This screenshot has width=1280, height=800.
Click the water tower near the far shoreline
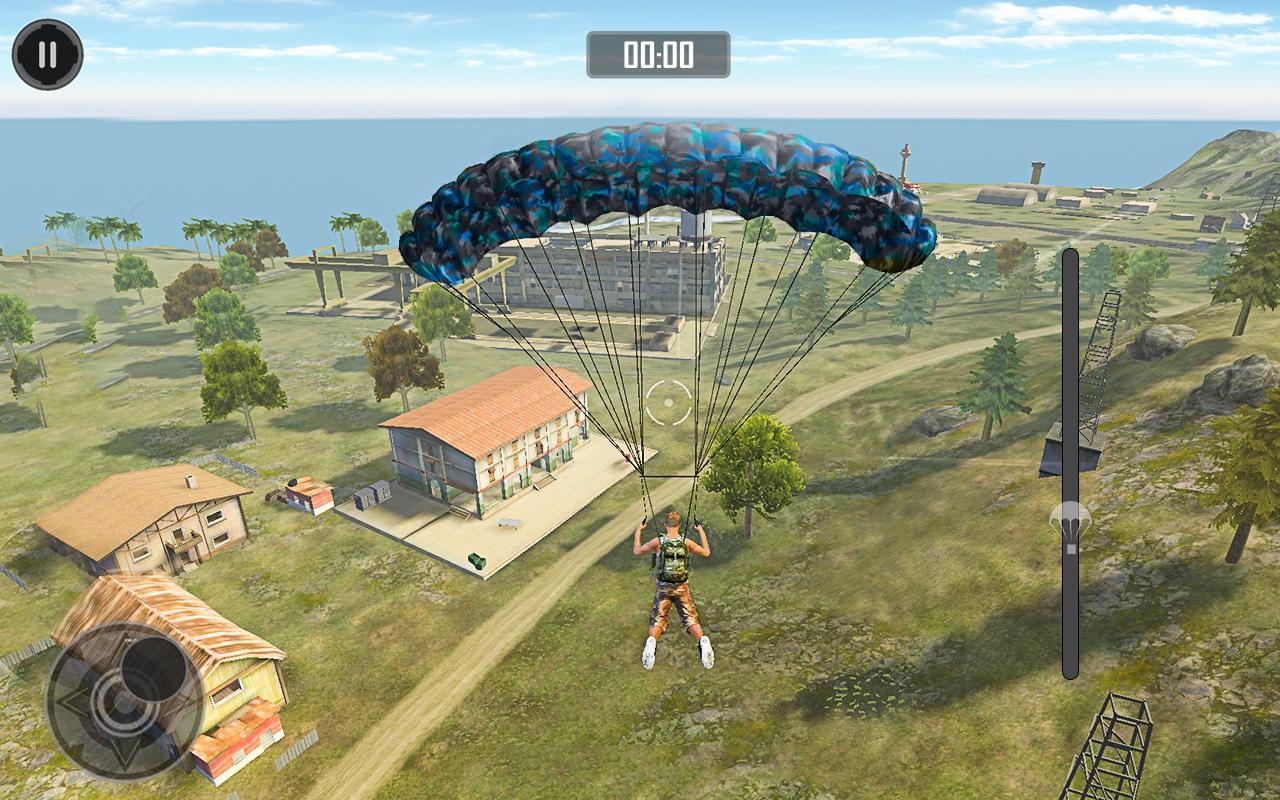pos(905,162)
